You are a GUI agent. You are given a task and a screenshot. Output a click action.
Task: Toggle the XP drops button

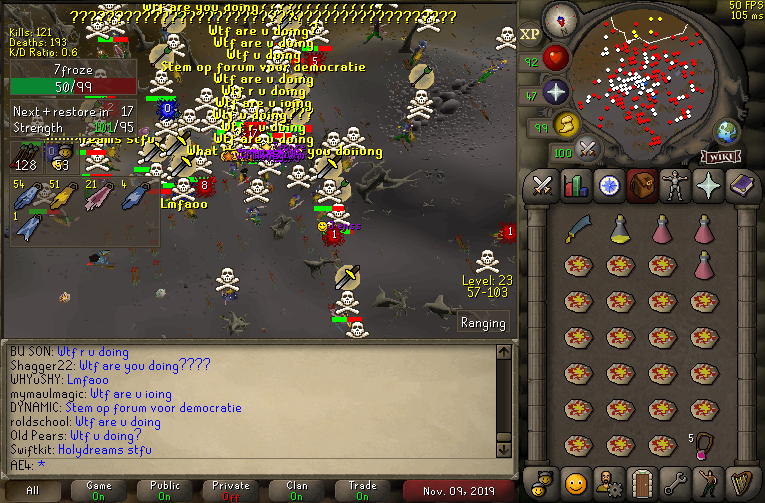tap(531, 33)
